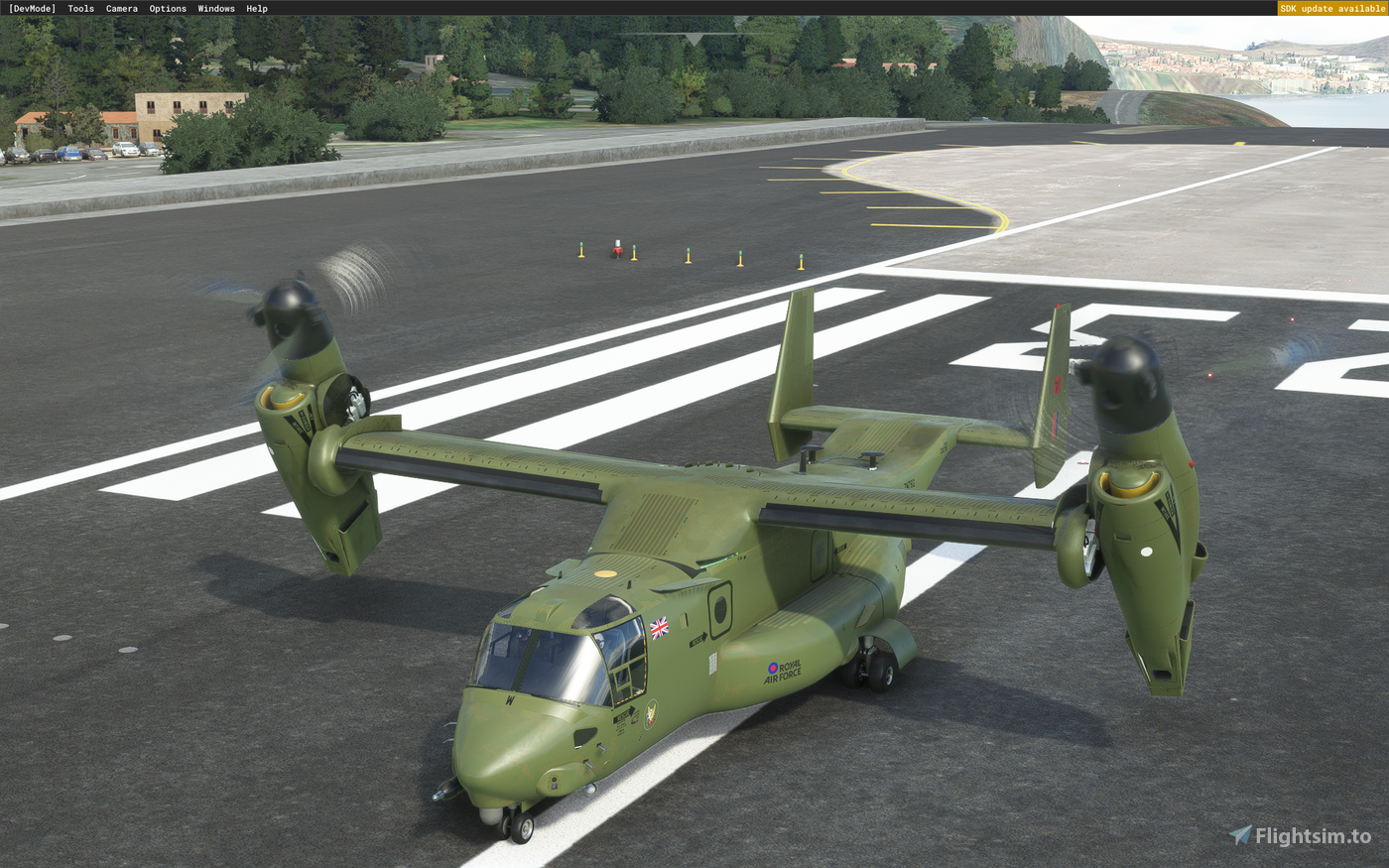The width and height of the screenshot is (1389, 868).
Task: Click the SDK update available banner
Action: coord(1332,7)
